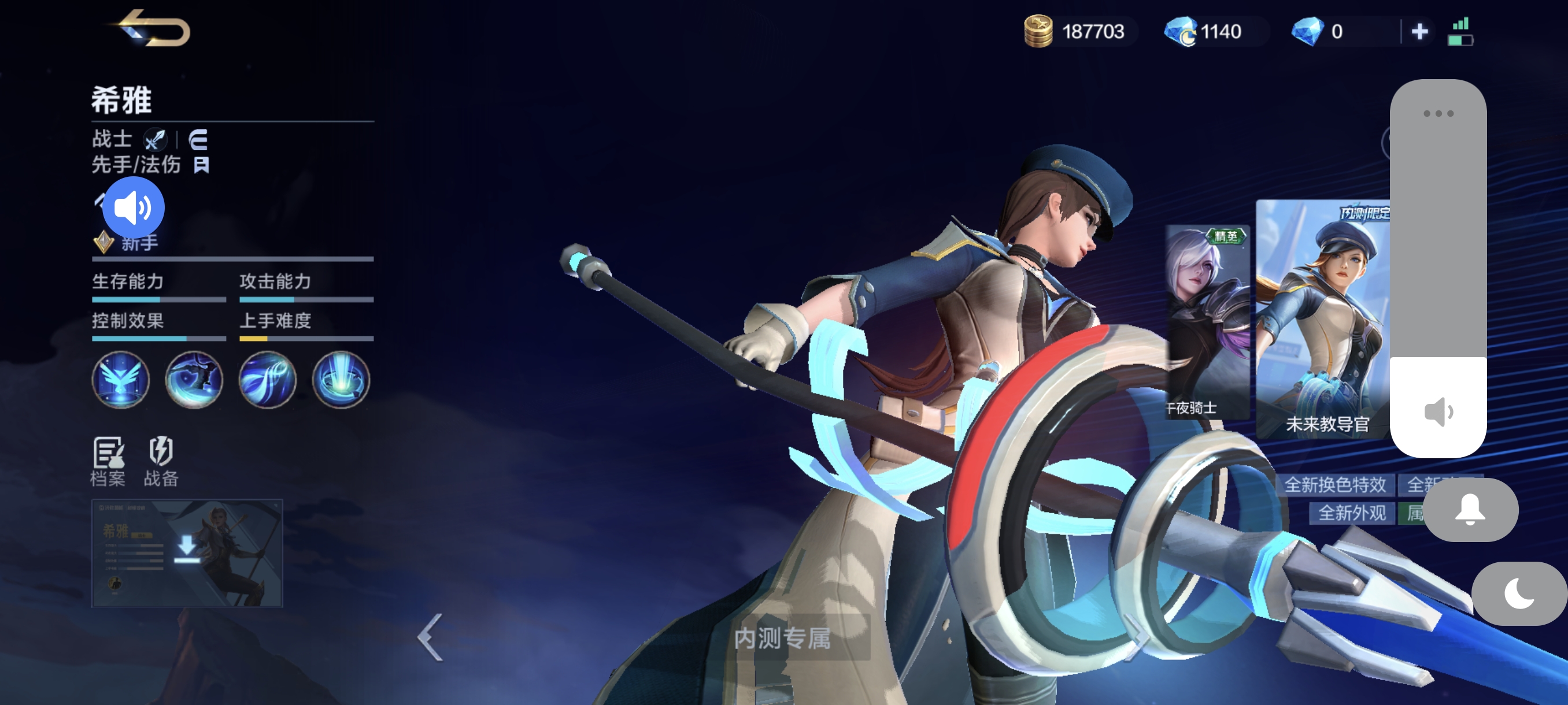This screenshot has width=1568, height=705.
Task: Open the 档案 (archive) panel
Action: tap(107, 462)
